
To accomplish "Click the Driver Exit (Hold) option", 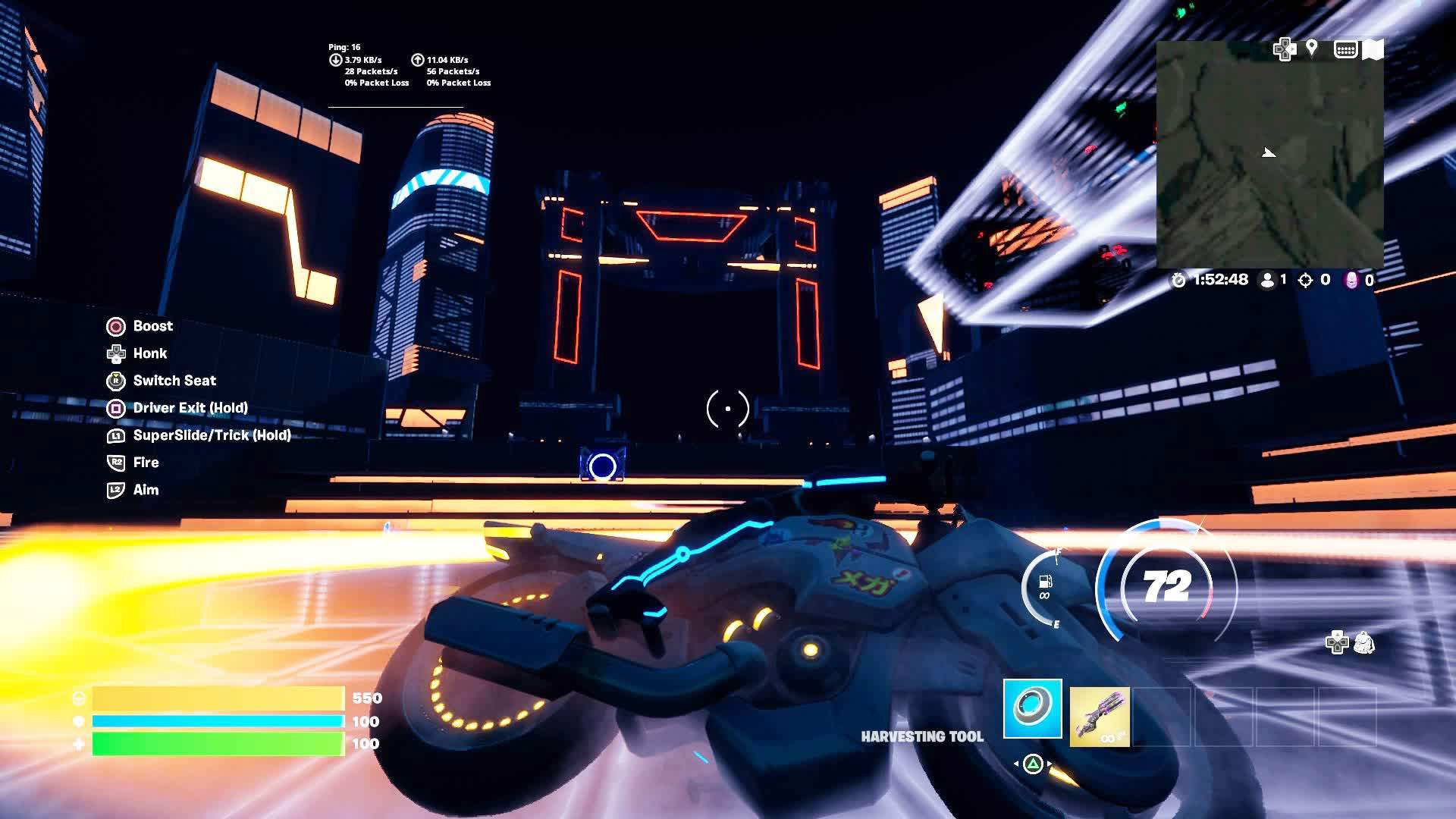I will coord(115,408).
